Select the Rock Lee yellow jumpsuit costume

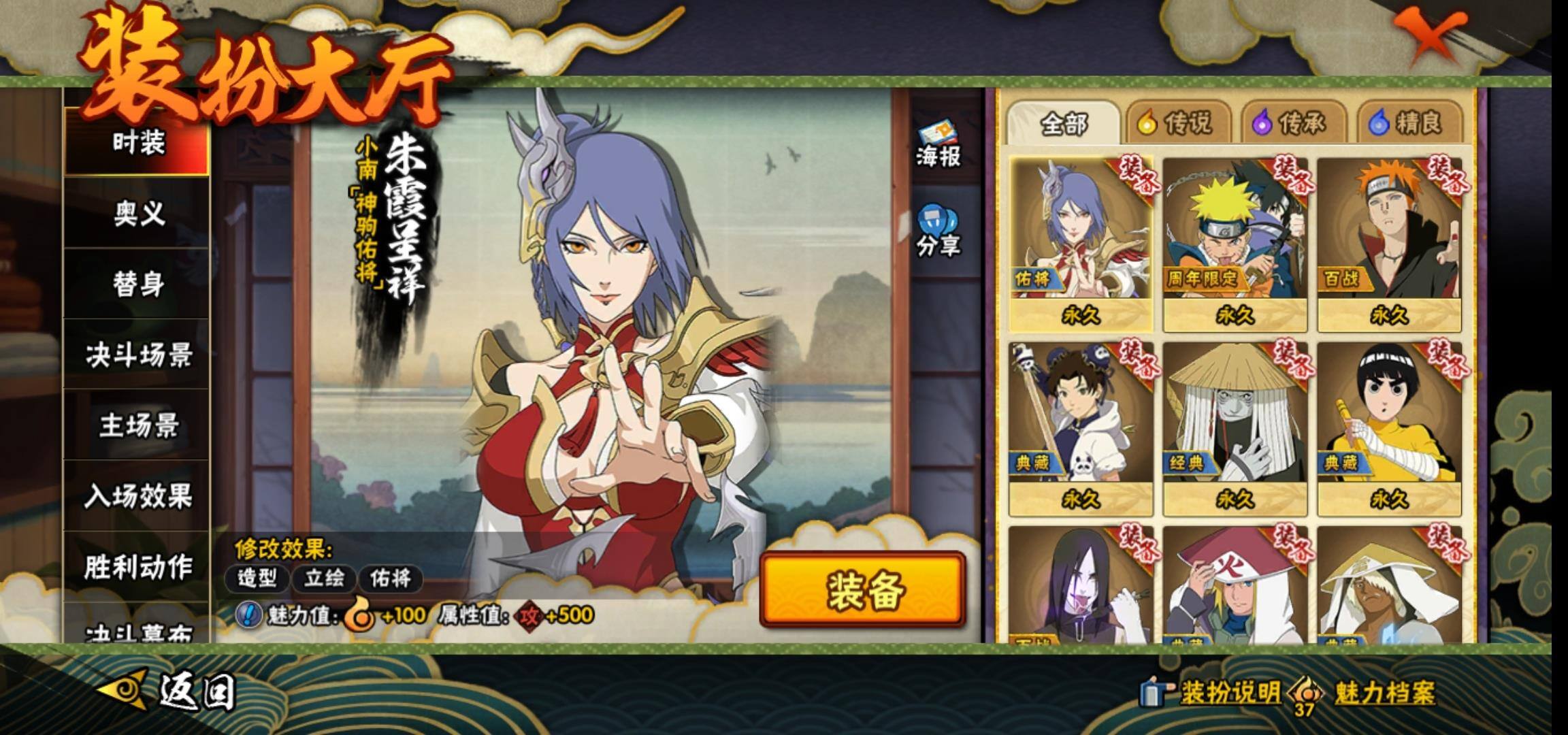coord(1389,427)
